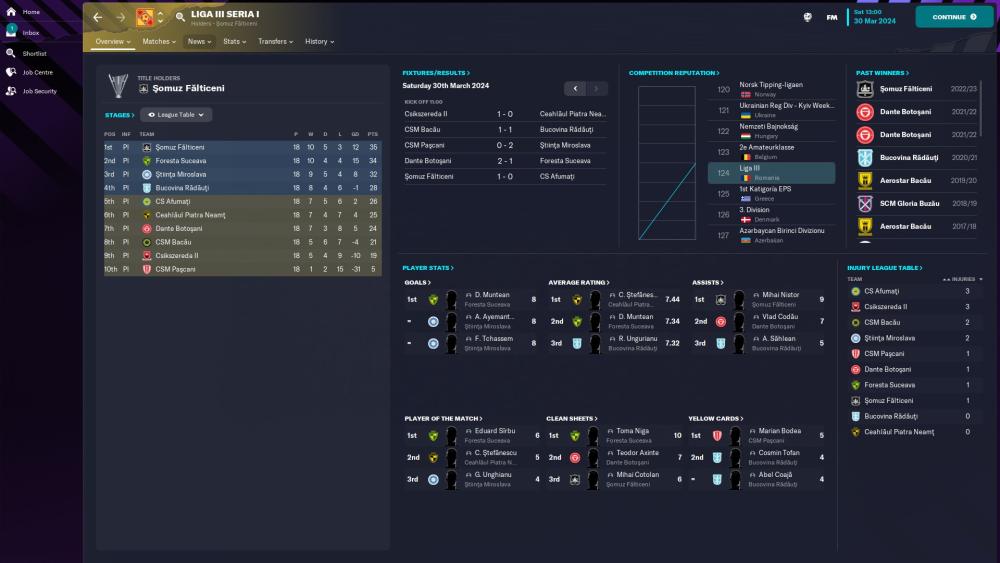The width and height of the screenshot is (1000, 563).
Task: Expand the League Table dropdown
Action: [x=176, y=115]
